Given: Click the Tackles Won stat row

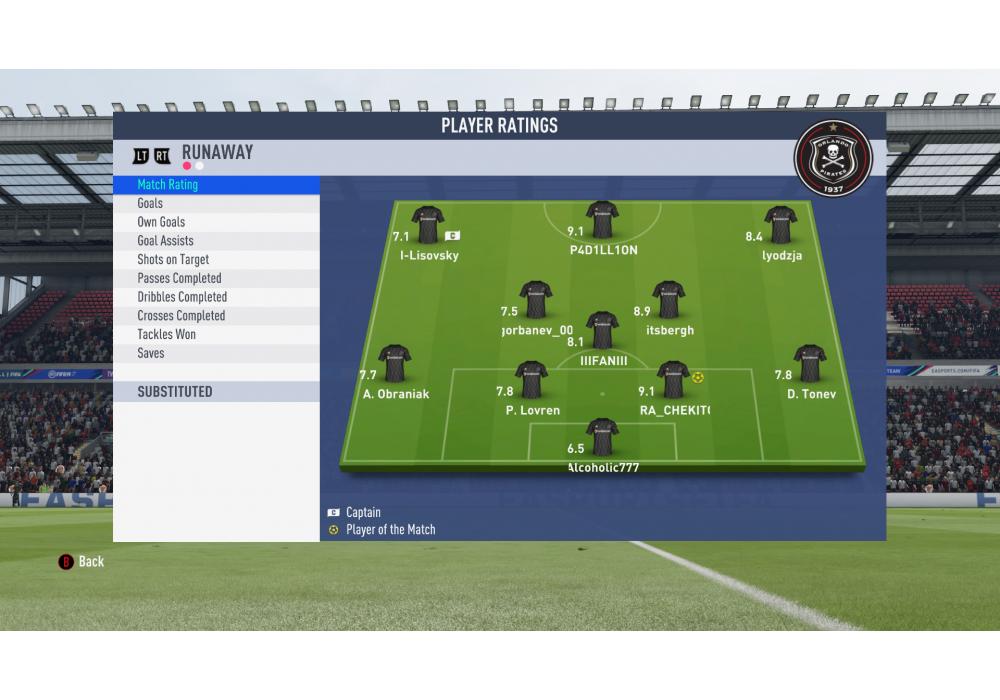Looking at the screenshot, I should pos(166,334).
